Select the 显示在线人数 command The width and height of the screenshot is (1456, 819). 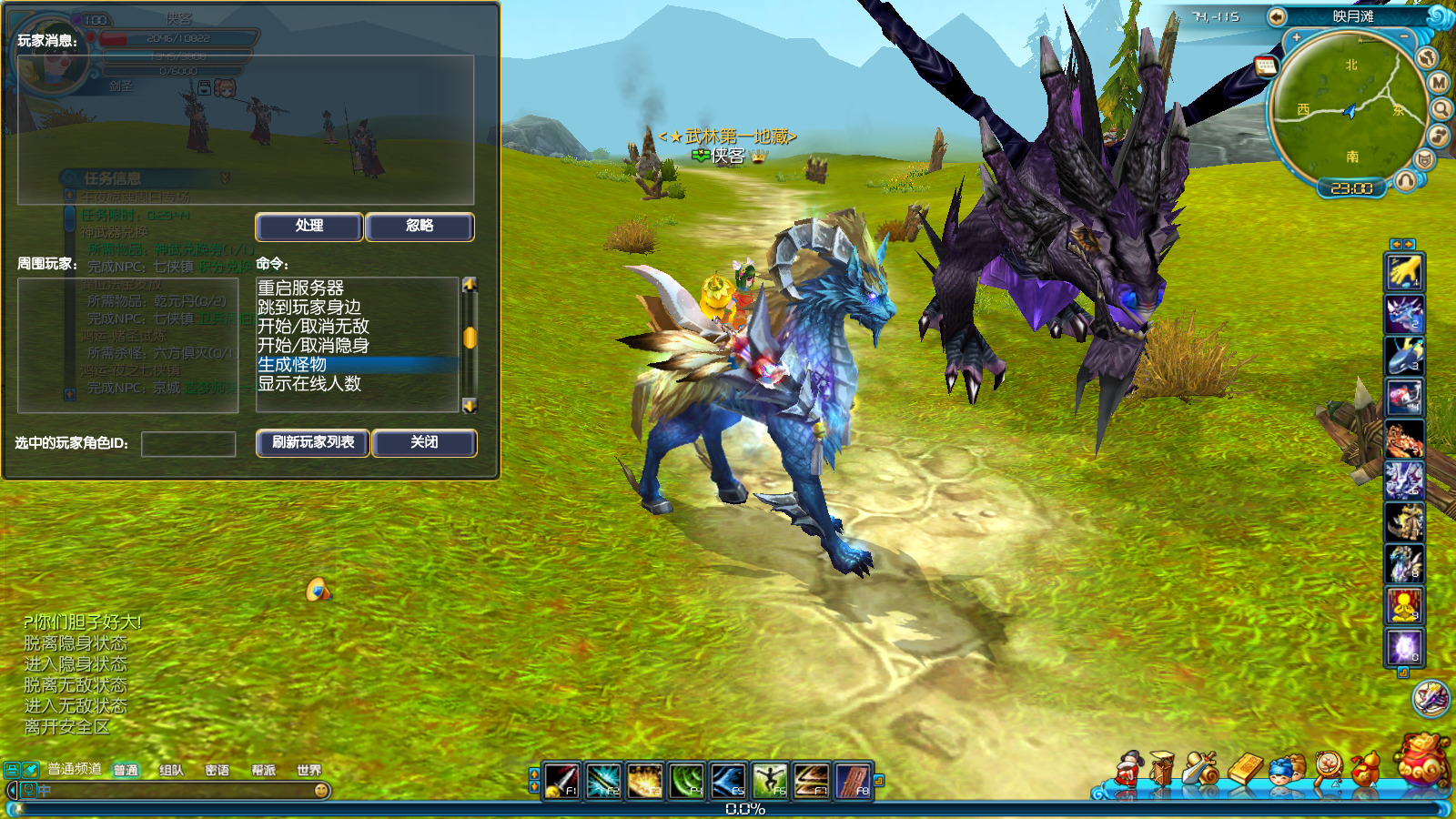[309, 384]
